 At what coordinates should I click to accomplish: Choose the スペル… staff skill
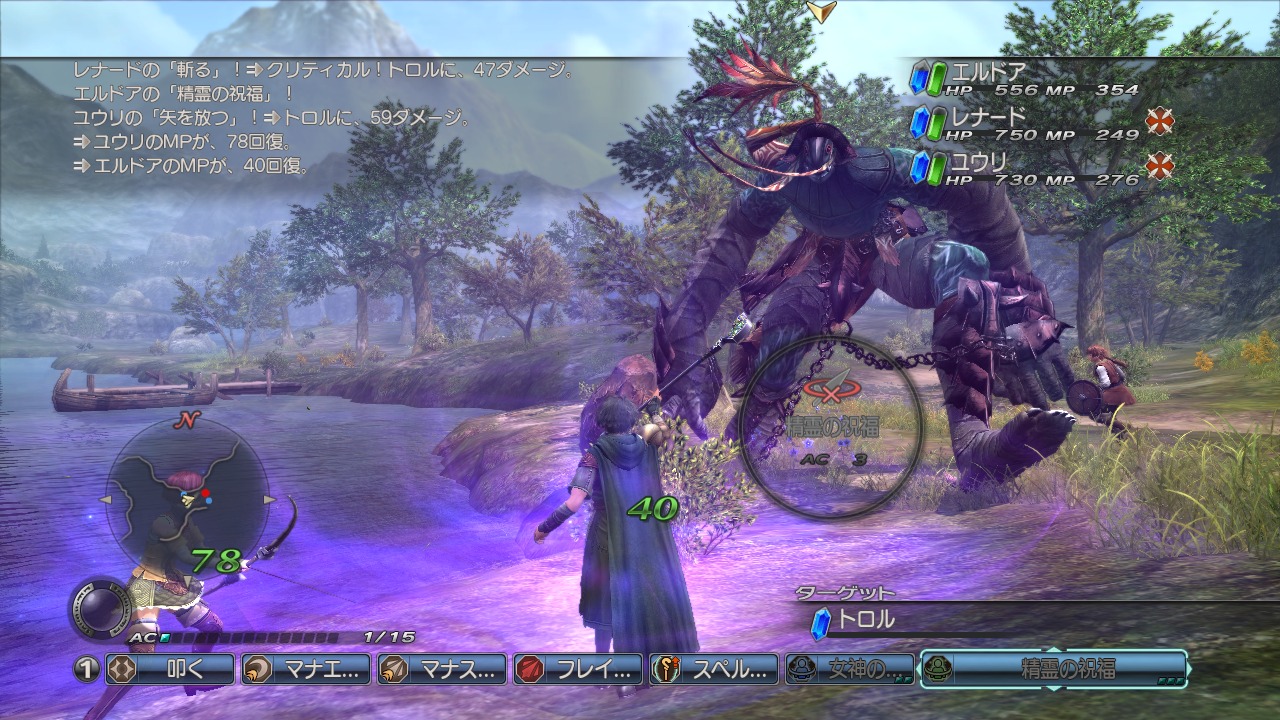pyautogui.click(x=714, y=669)
